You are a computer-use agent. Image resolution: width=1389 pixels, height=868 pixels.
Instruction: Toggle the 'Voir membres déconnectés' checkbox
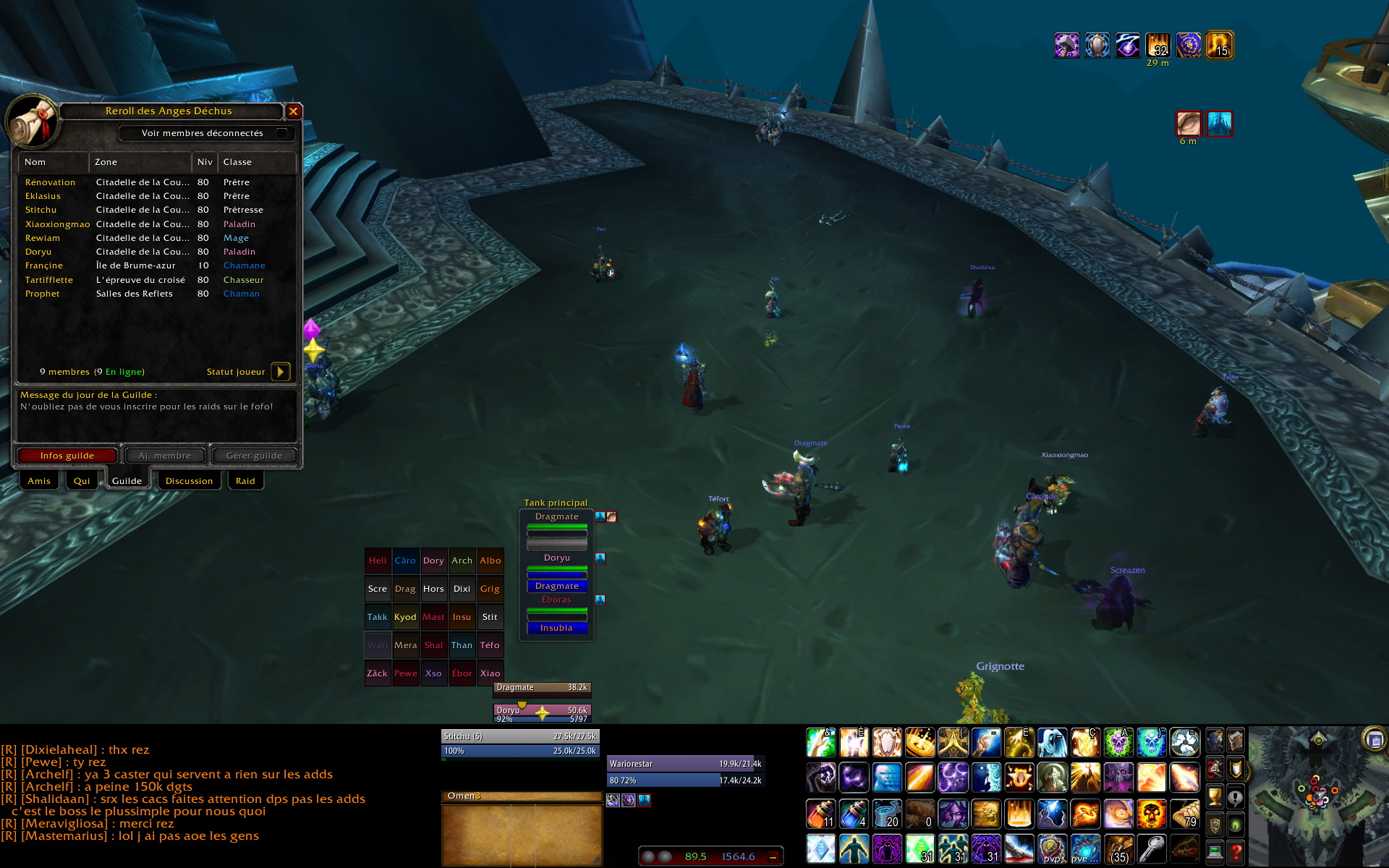pos(282,133)
